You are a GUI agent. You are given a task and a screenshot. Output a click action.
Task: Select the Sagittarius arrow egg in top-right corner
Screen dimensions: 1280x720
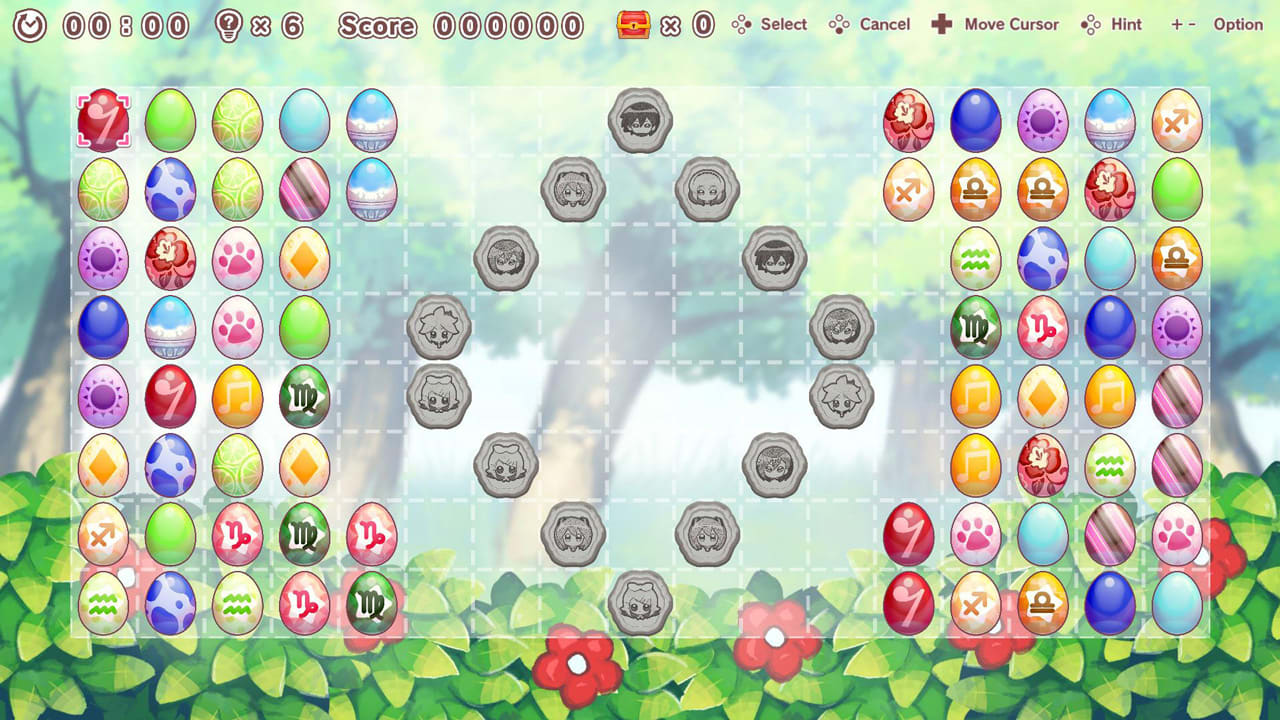(x=1178, y=122)
